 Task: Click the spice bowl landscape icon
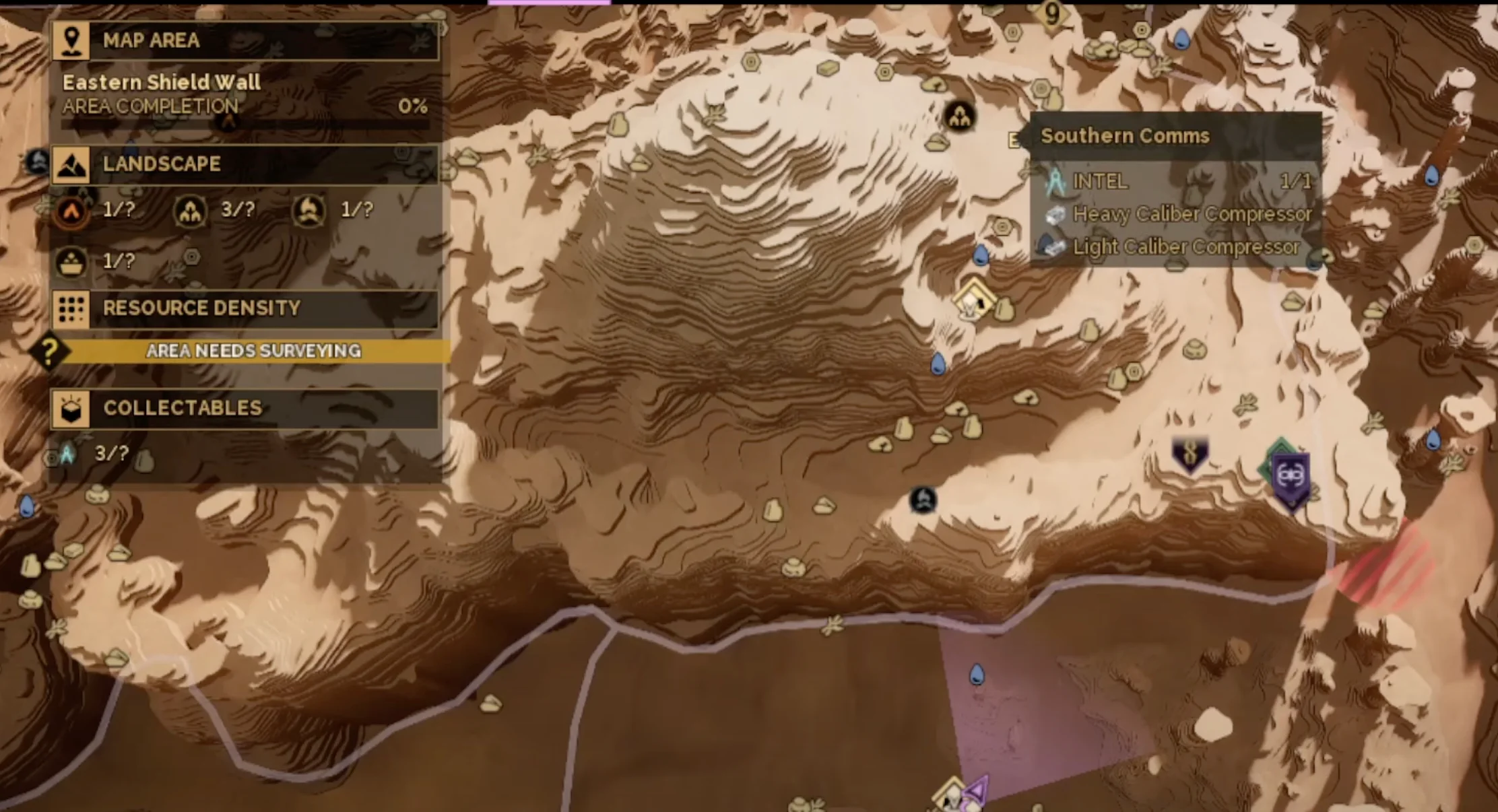tap(72, 264)
